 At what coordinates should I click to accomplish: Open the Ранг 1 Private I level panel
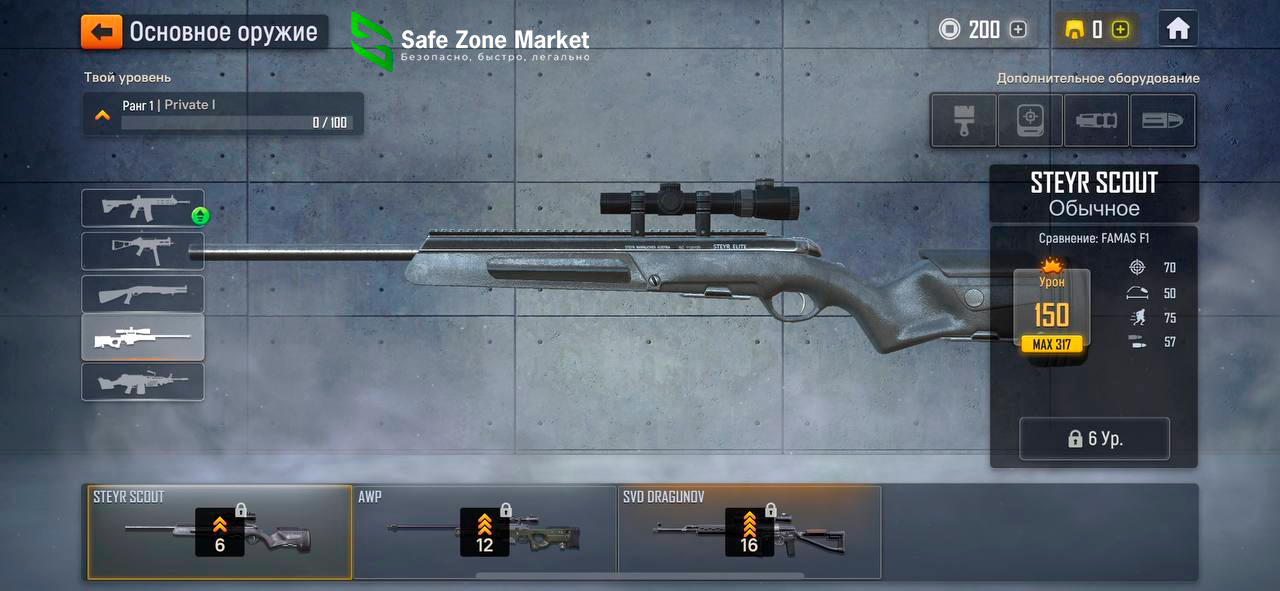click(223, 113)
